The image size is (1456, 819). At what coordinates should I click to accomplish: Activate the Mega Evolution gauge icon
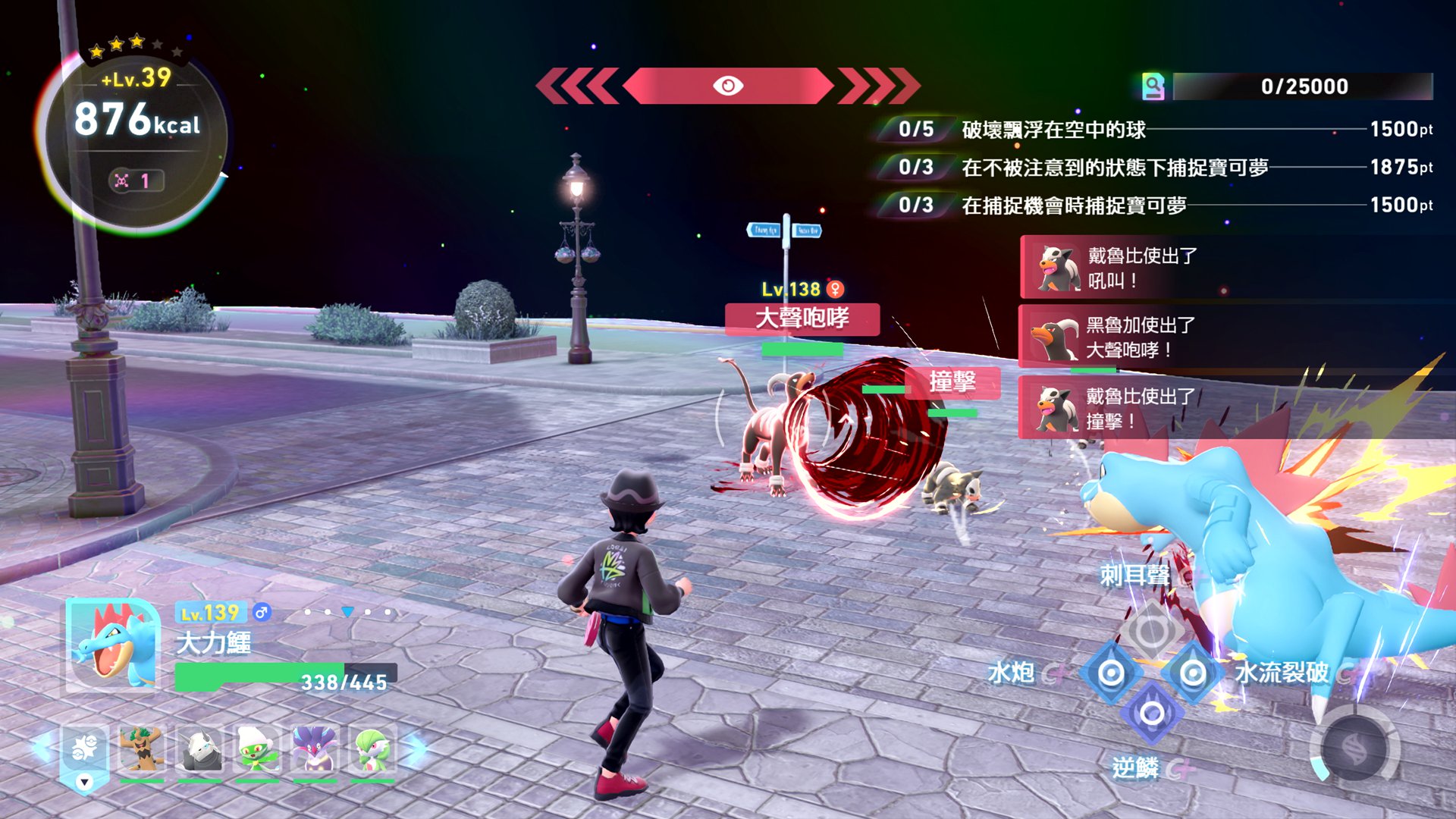point(1355,750)
